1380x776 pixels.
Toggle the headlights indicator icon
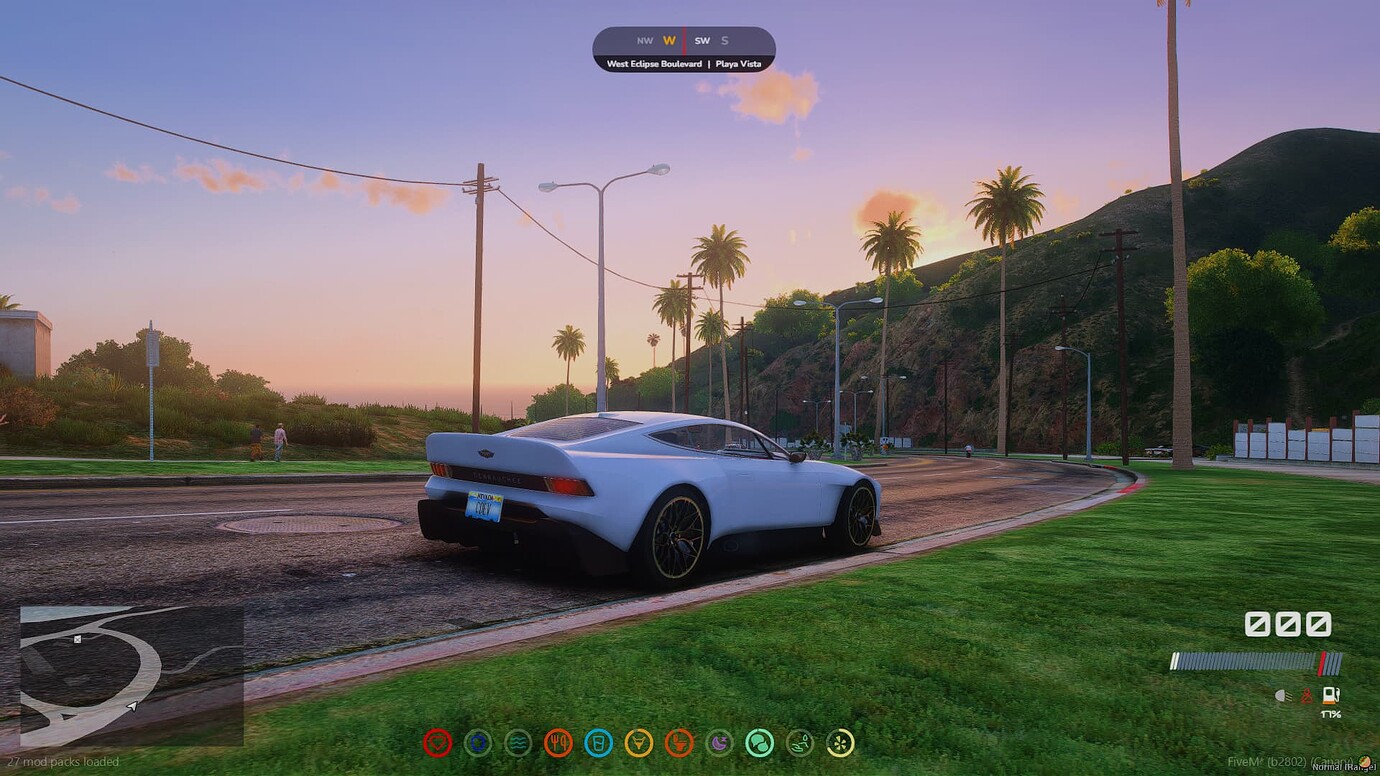tap(1282, 695)
